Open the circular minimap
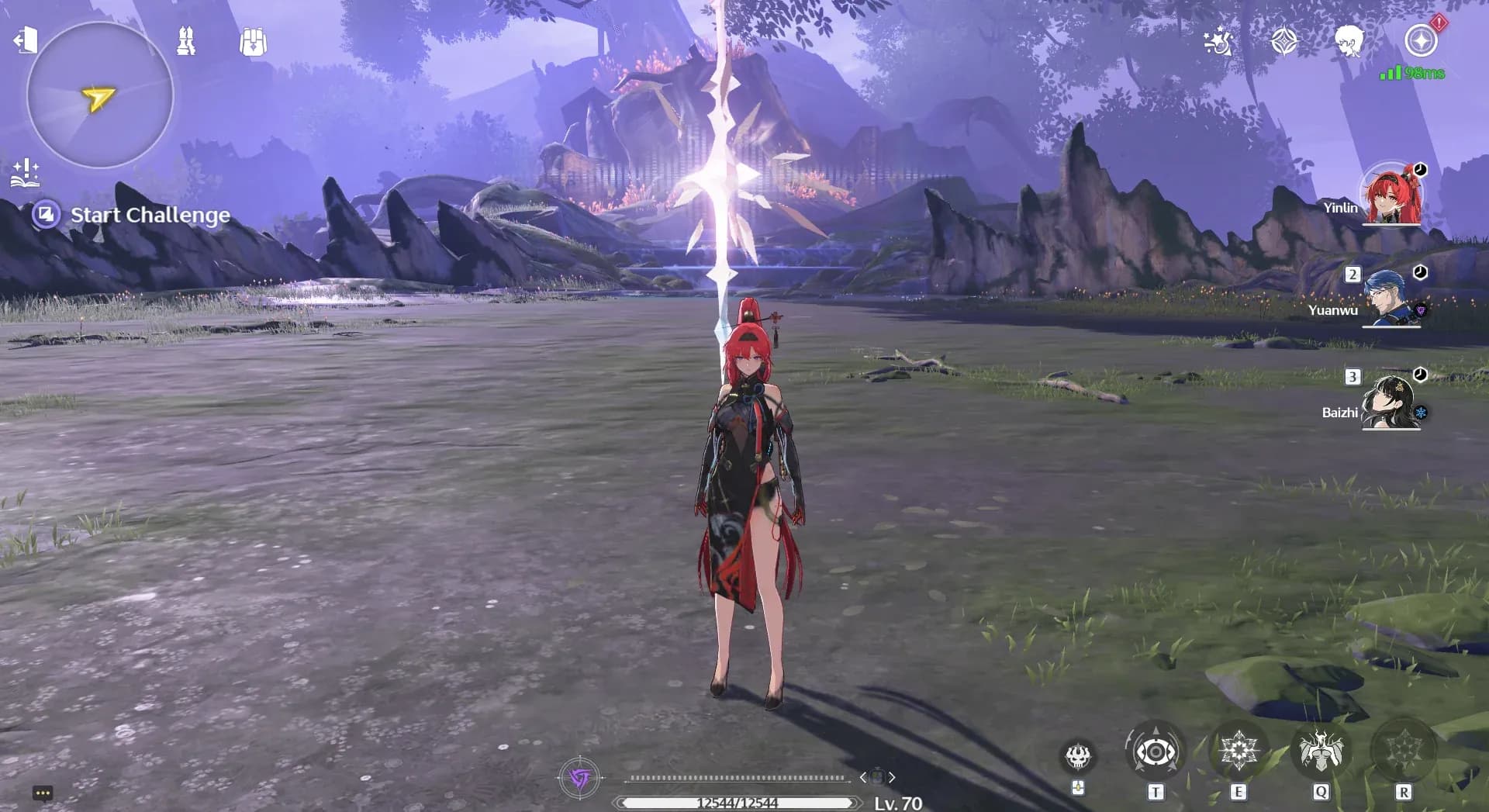 point(100,95)
